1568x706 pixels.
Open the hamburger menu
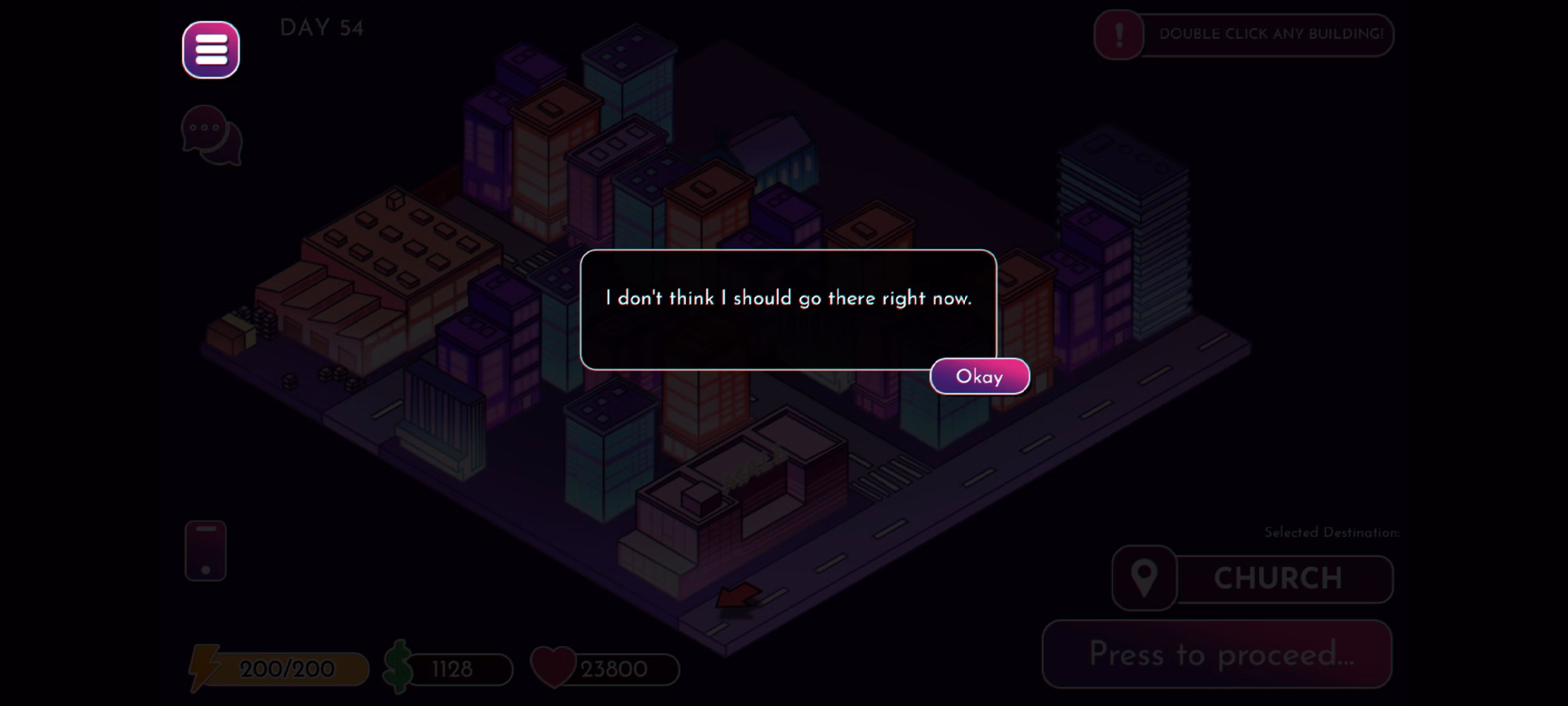point(211,50)
